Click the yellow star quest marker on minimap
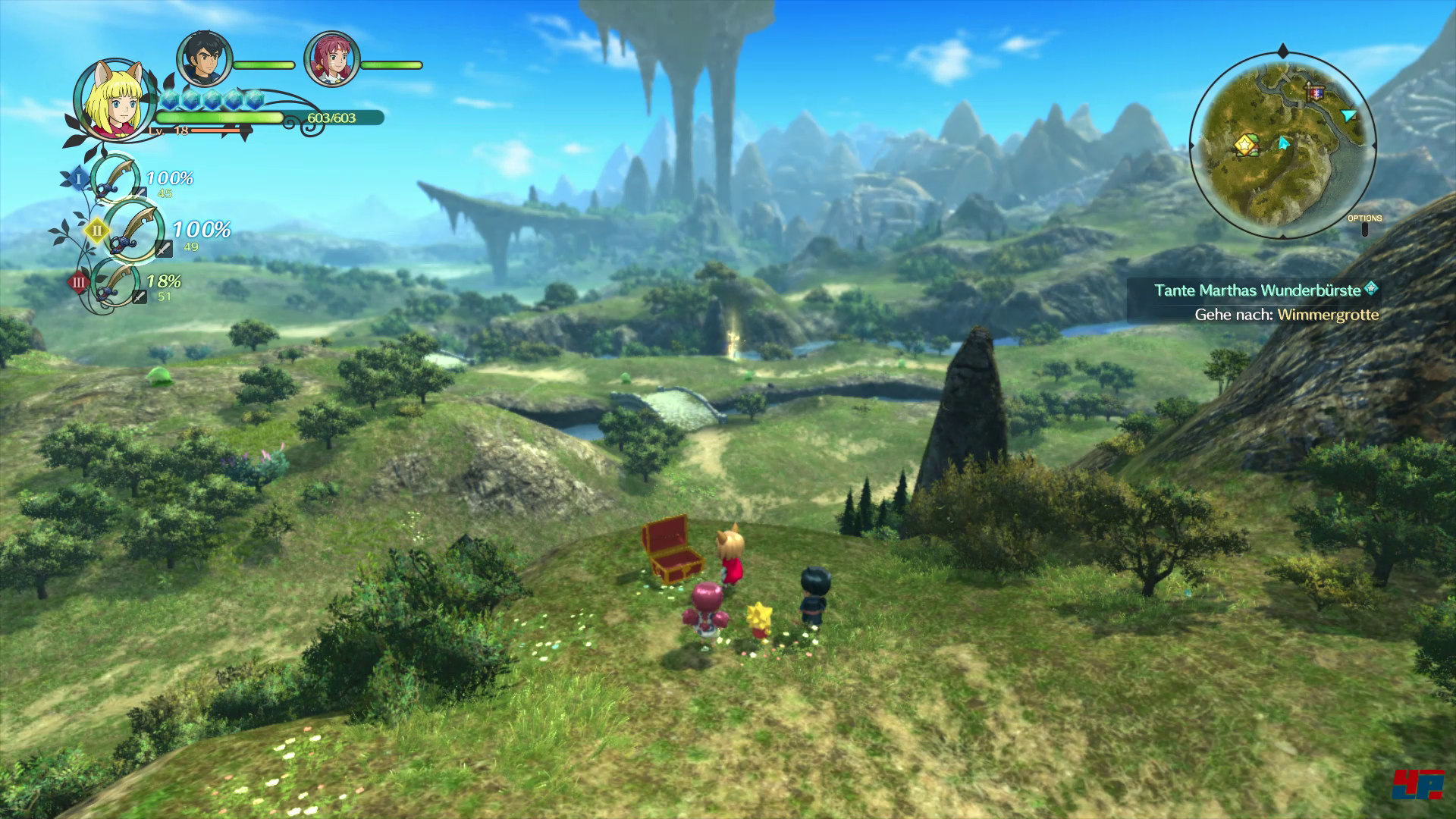The width and height of the screenshot is (1456, 819). (x=1244, y=143)
